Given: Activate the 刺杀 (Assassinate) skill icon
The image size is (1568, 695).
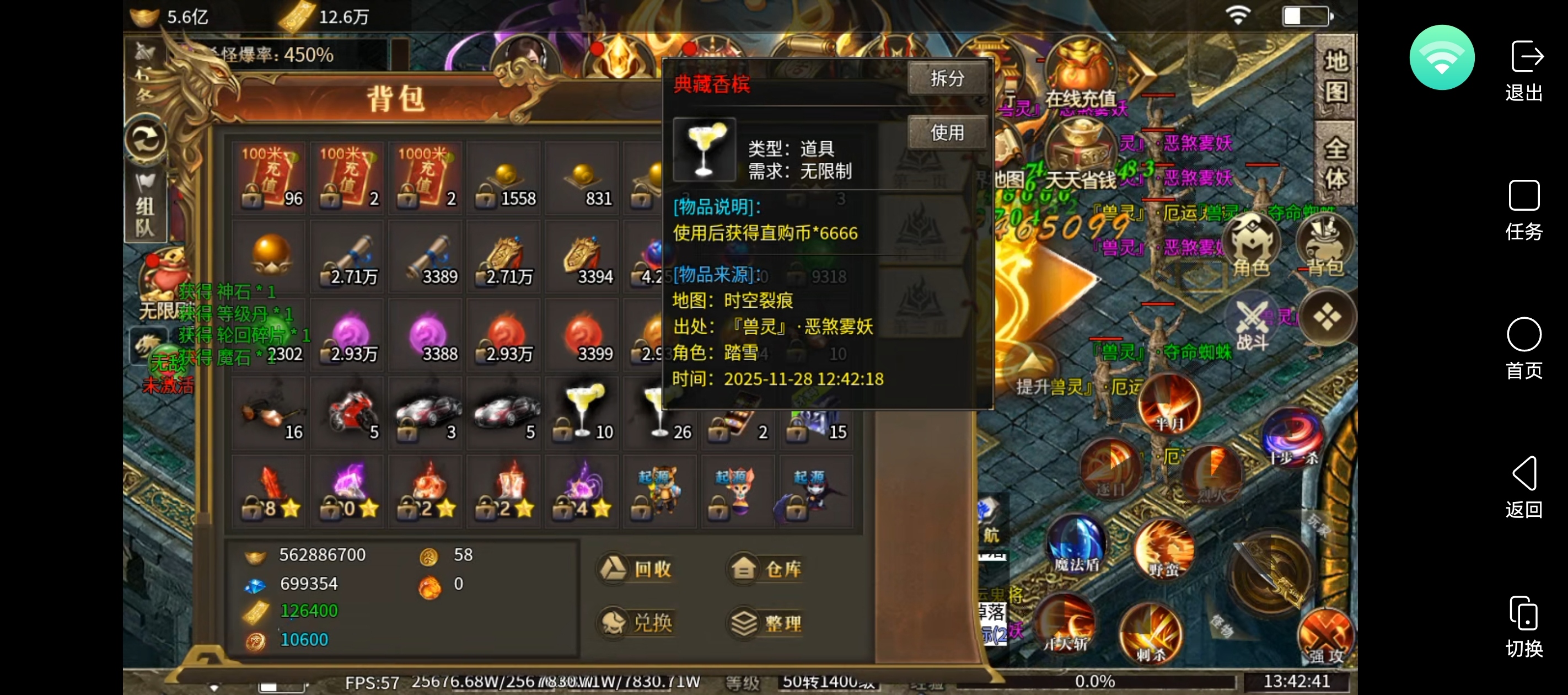Looking at the screenshot, I should tap(1152, 633).
